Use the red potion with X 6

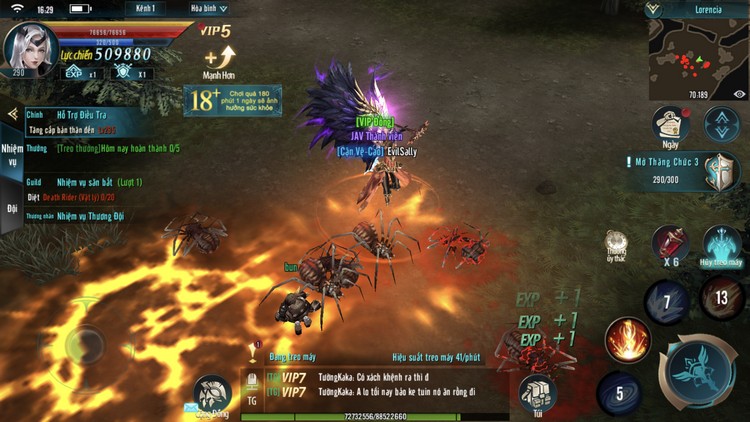(669, 245)
